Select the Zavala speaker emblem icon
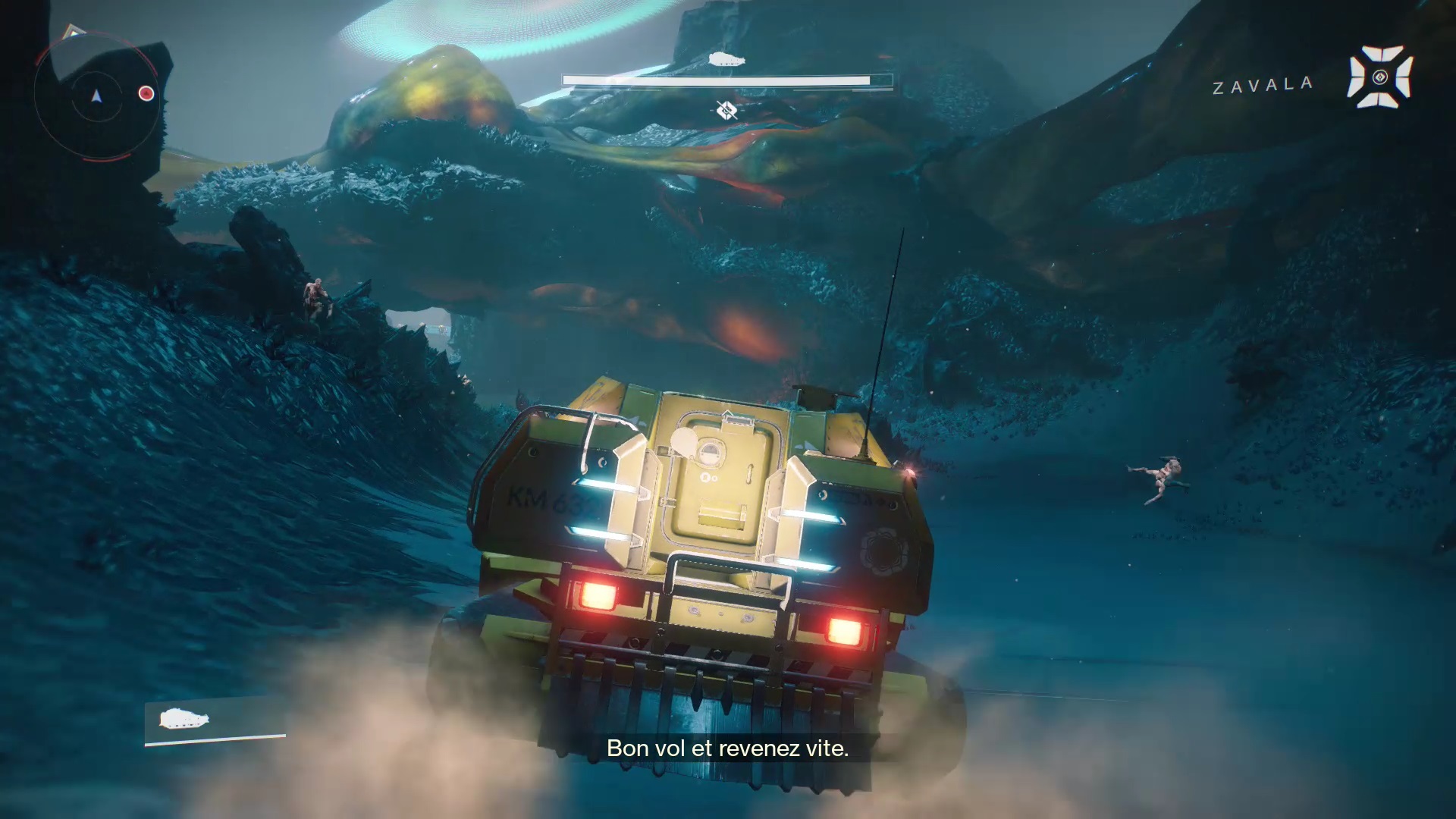1456x819 pixels. (x=1379, y=77)
